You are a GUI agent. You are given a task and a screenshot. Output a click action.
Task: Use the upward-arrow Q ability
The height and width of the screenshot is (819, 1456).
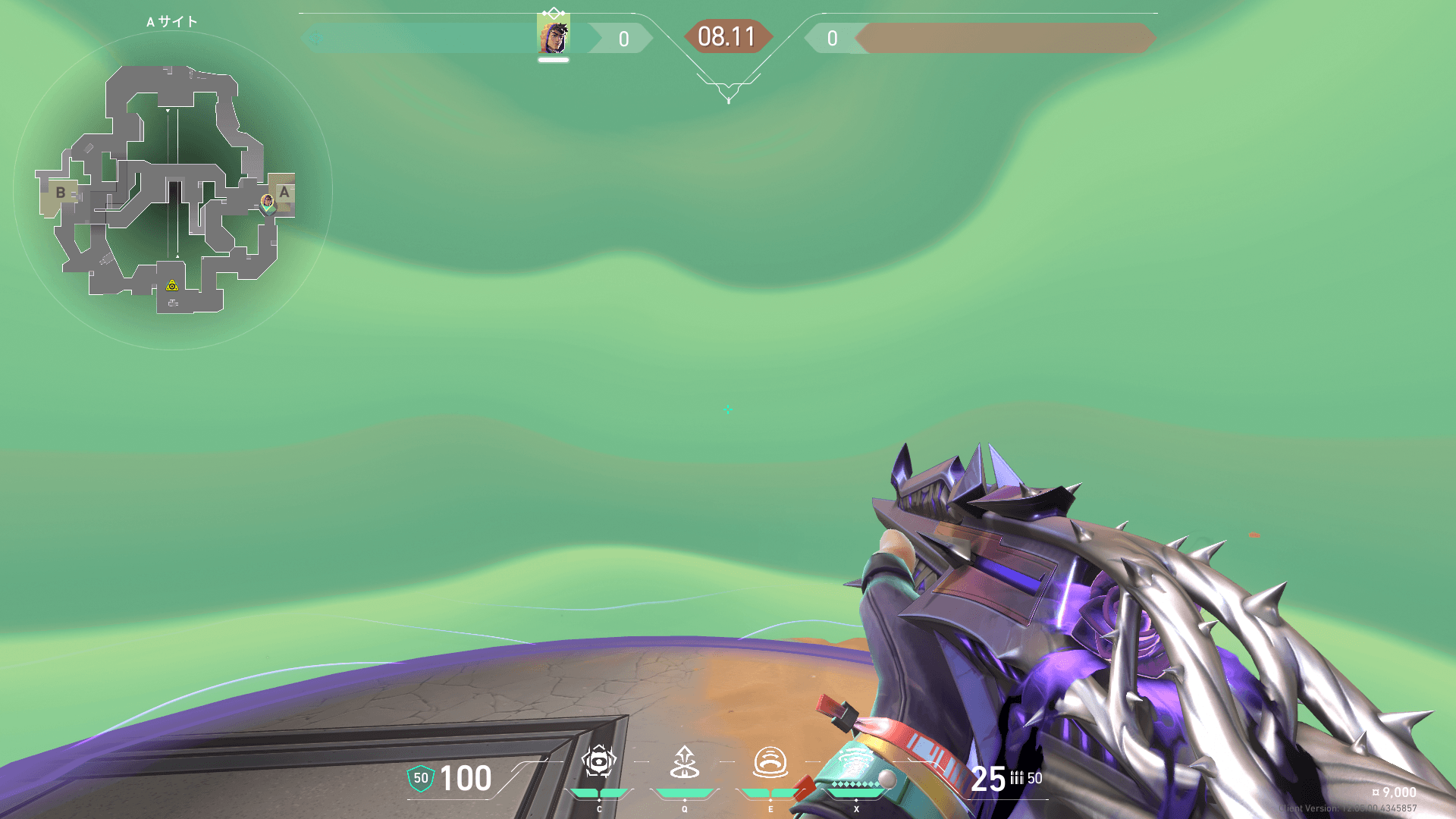(685, 762)
